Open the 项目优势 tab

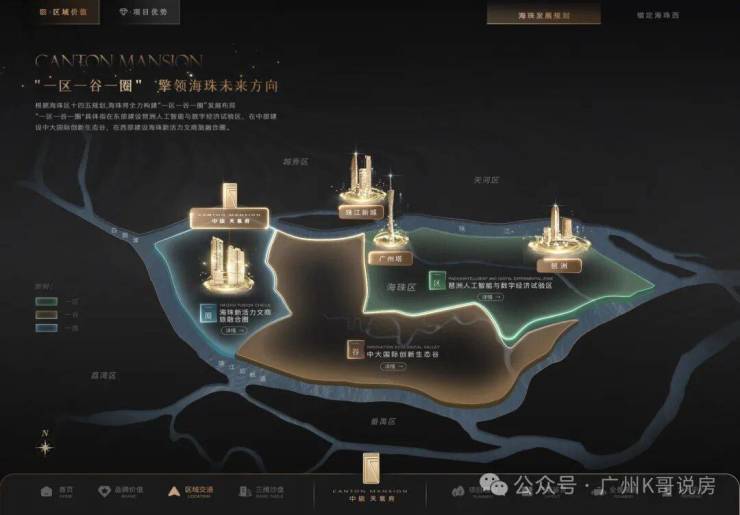144,13
